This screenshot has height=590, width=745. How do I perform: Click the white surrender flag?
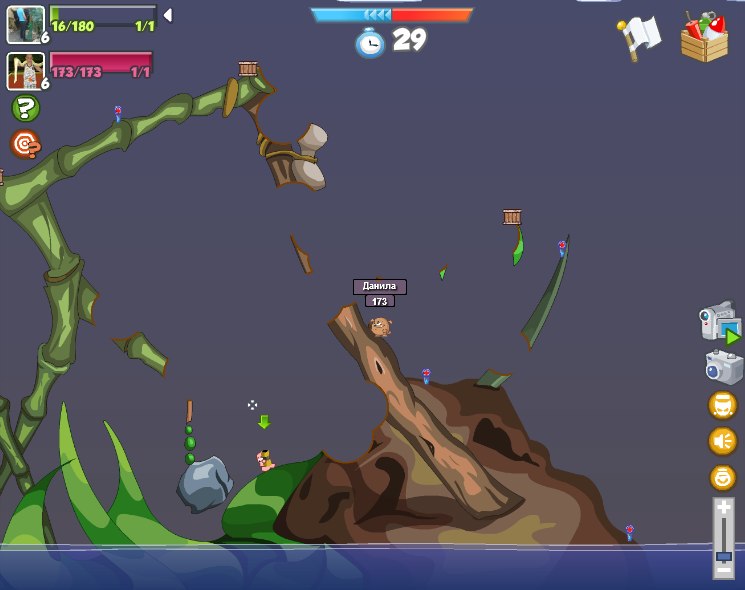[639, 38]
